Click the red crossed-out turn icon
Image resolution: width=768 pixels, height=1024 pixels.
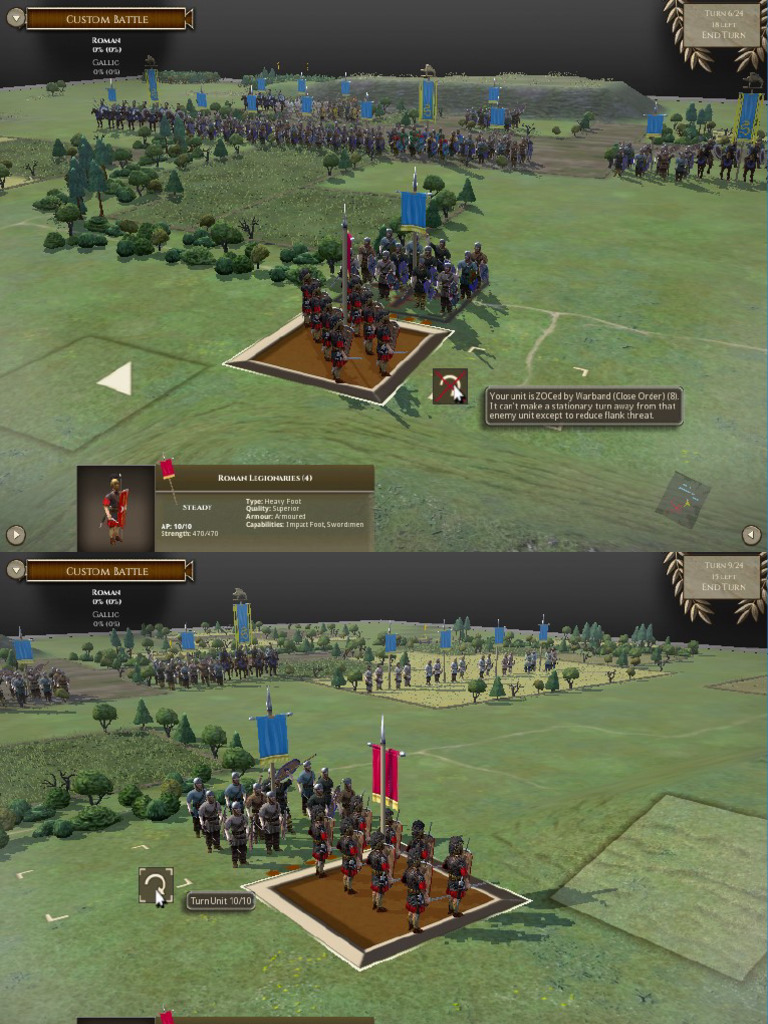pos(450,386)
